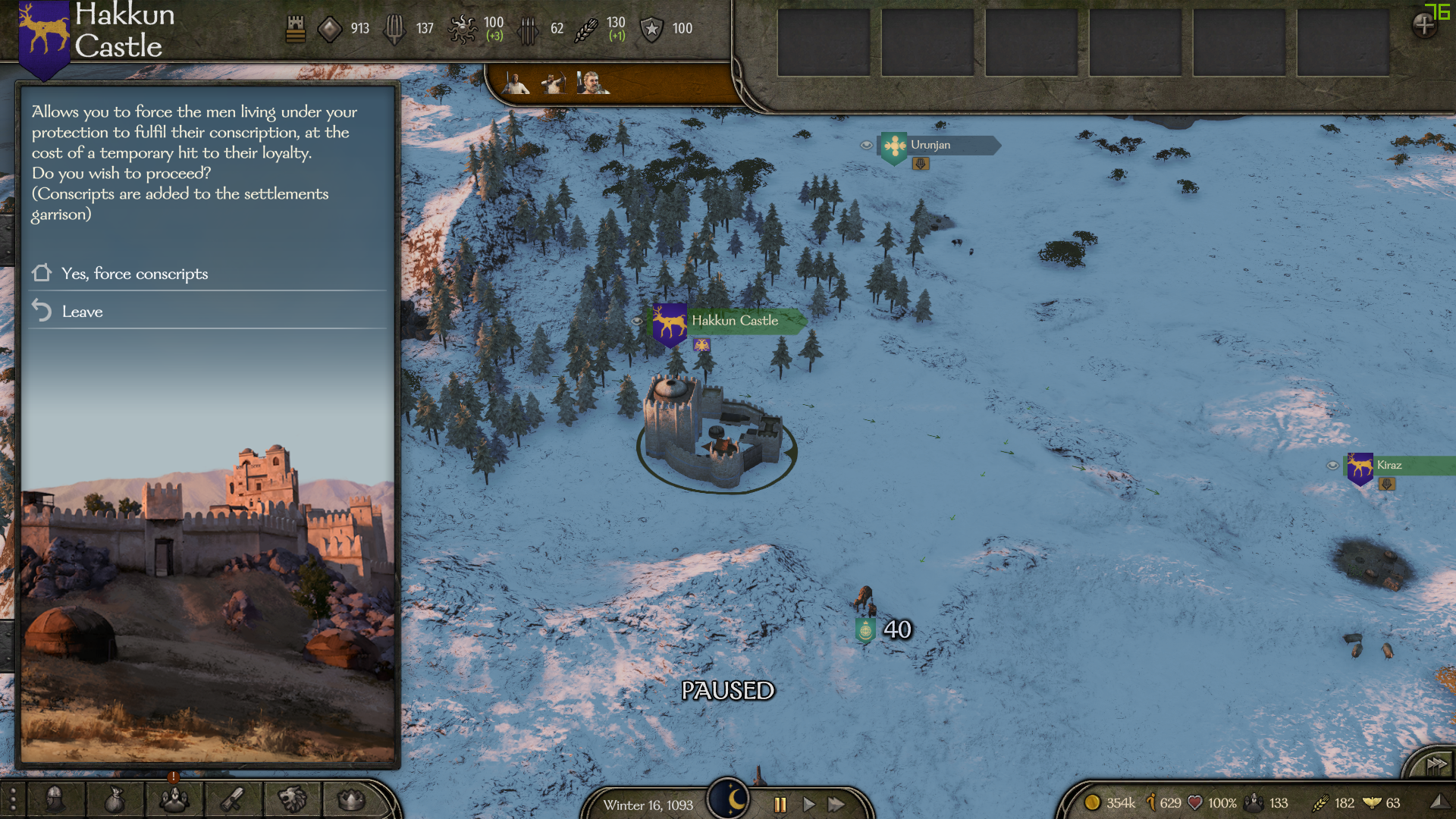1456x819 pixels.
Task: Select the Urunjan village nameplate
Action: click(930, 145)
